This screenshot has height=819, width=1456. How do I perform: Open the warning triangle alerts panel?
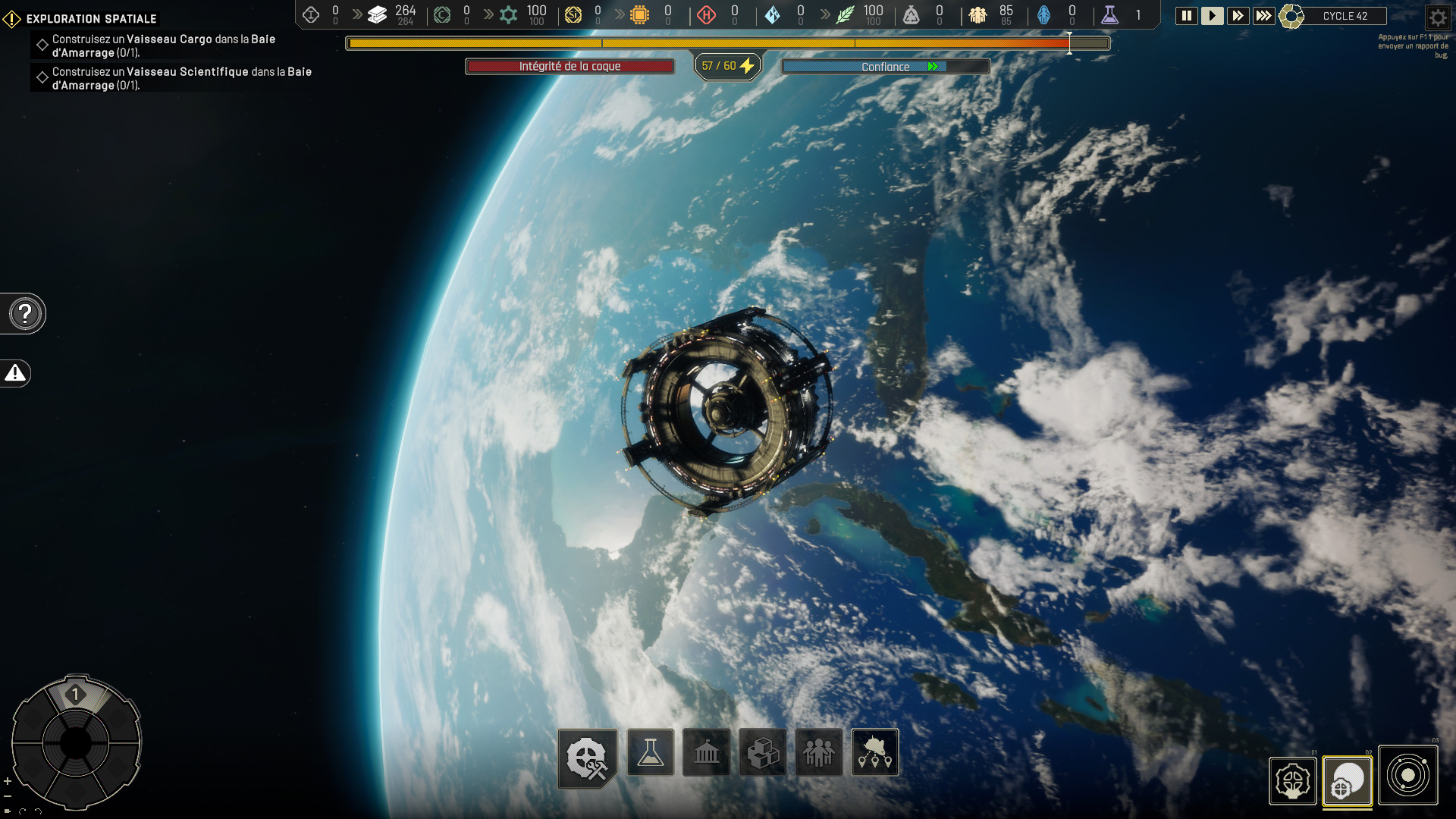pyautogui.click(x=15, y=373)
